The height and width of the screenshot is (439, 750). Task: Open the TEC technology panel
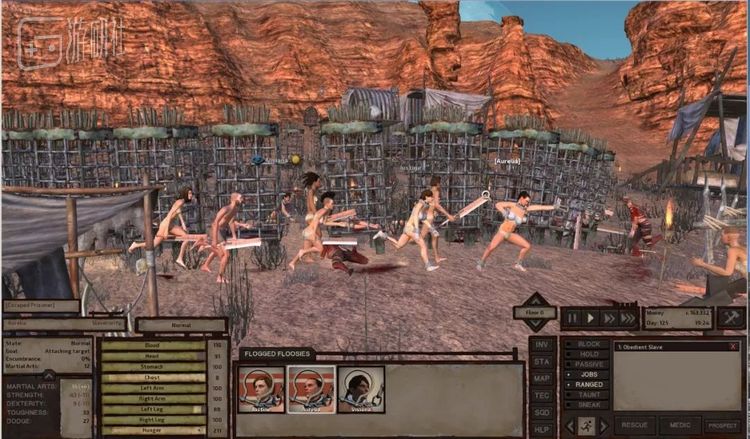542,394
